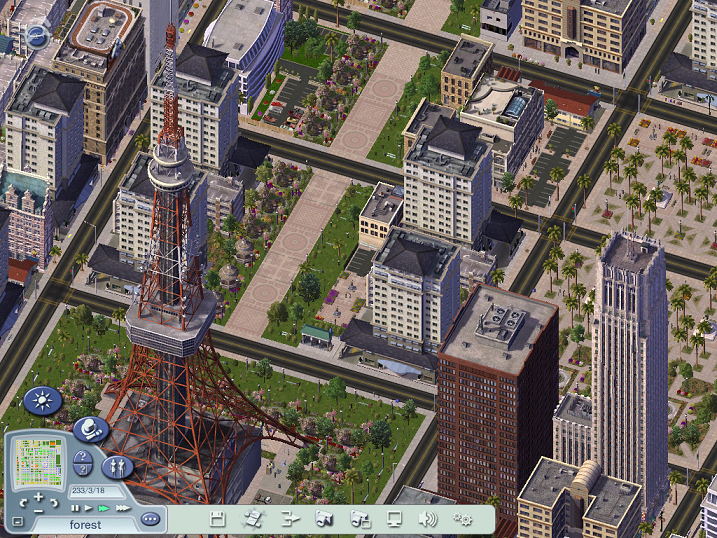Set simulation to triple-arrow fastest speed

click(x=122, y=508)
